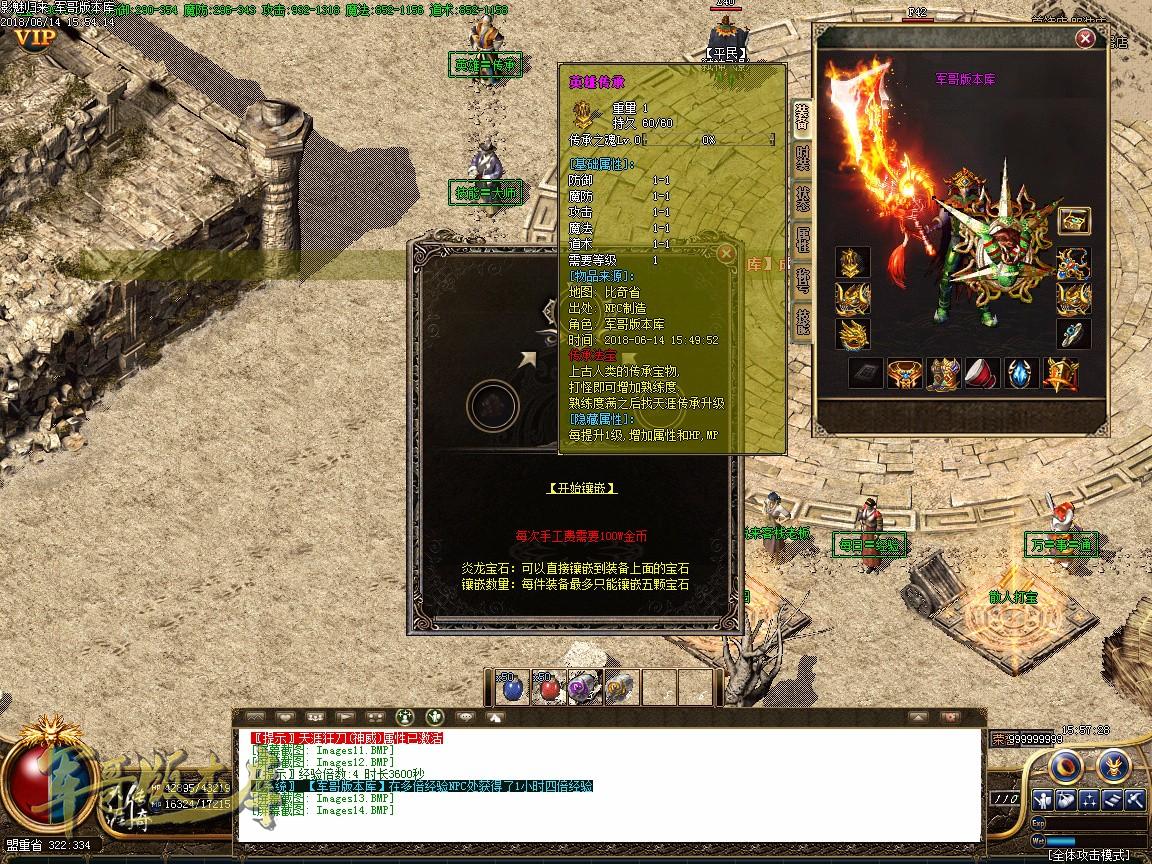
Task: Open the 状态 status tab
Action: pos(802,197)
